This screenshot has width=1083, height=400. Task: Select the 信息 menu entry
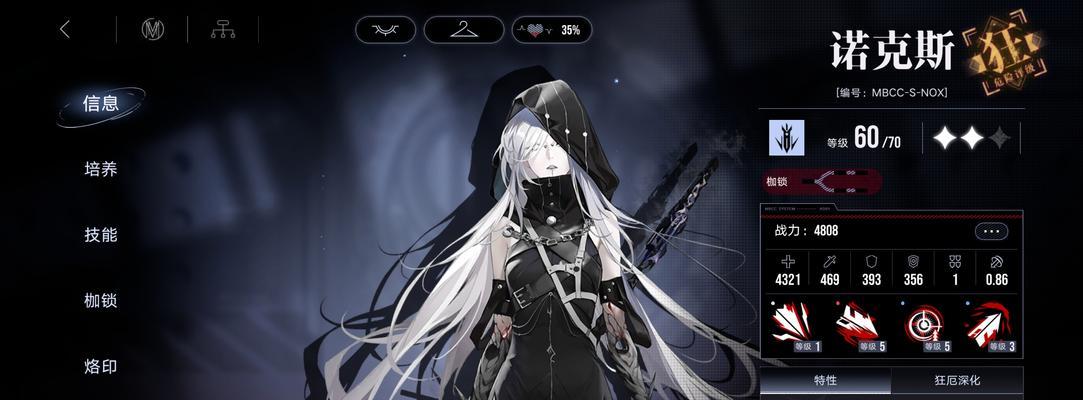(101, 104)
